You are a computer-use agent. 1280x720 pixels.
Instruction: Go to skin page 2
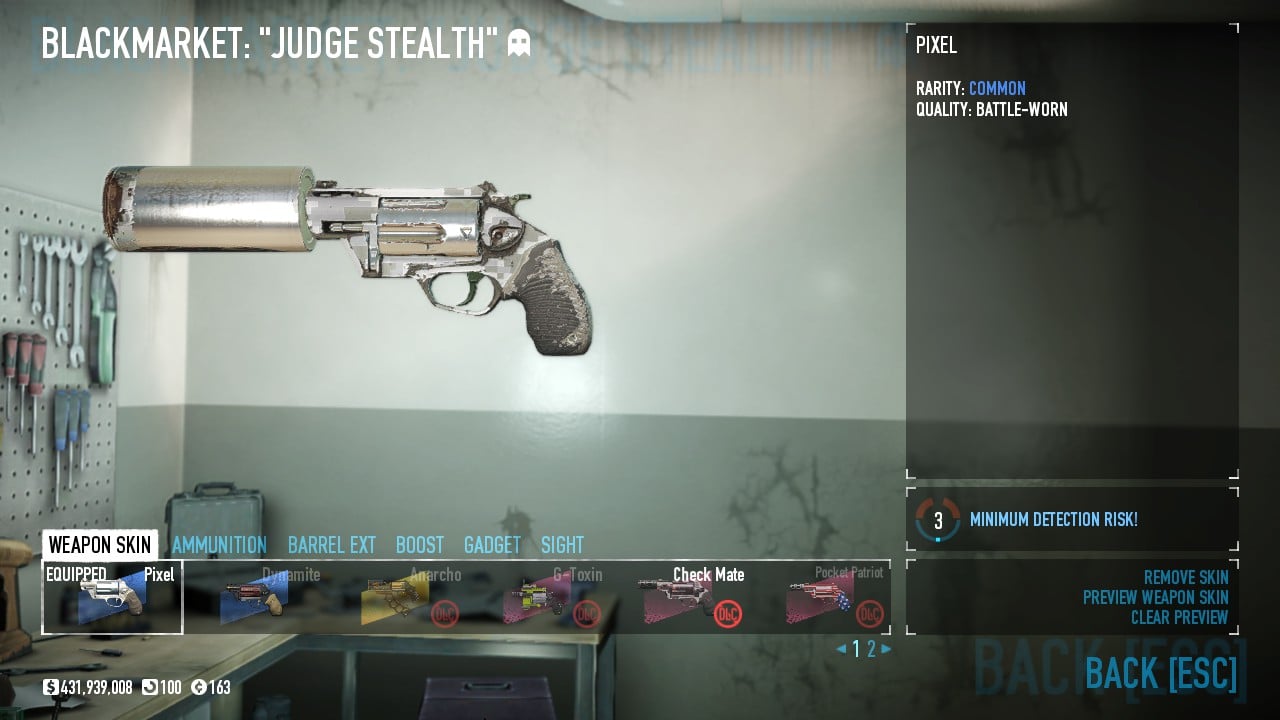871,649
